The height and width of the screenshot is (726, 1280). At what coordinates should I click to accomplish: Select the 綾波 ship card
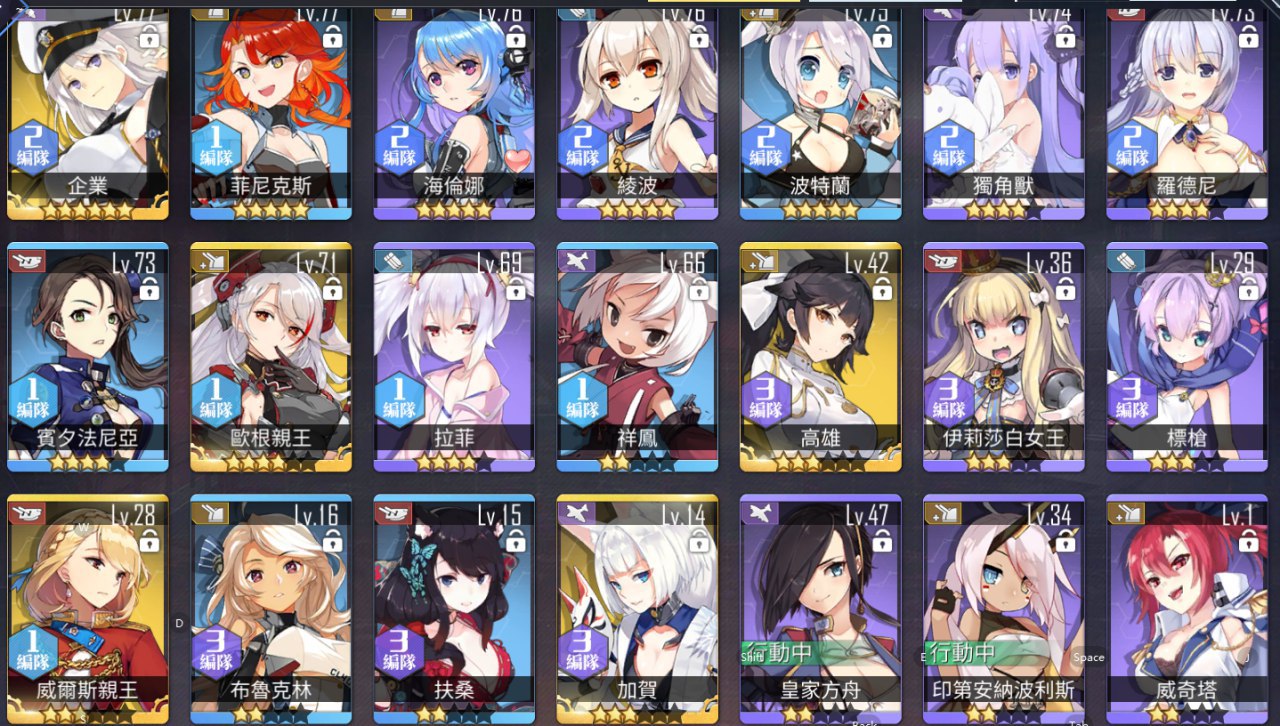638,110
